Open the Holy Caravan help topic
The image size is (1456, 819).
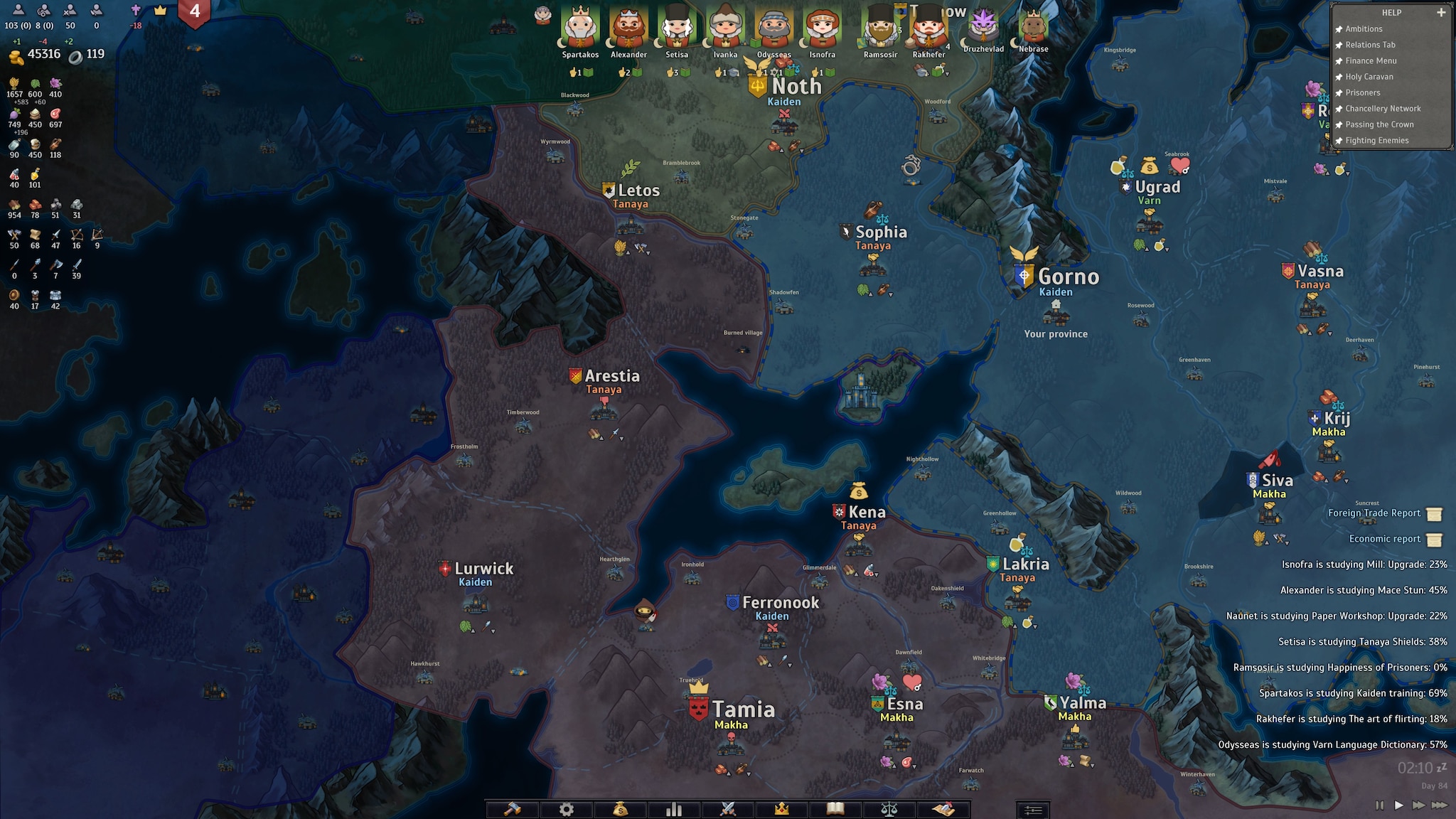pyautogui.click(x=1369, y=77)
